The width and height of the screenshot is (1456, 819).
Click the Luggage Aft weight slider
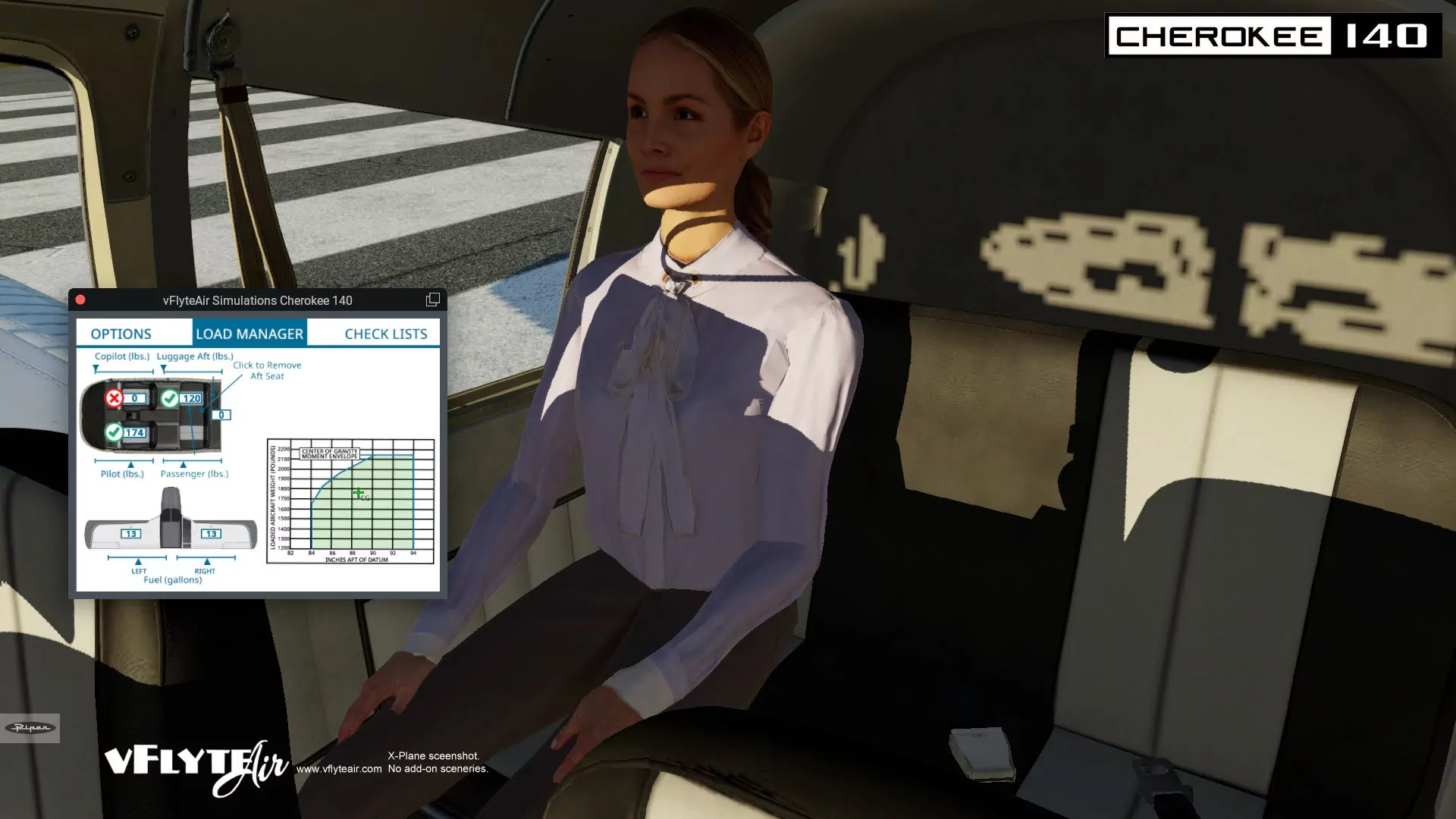click(x=193, y=371)
